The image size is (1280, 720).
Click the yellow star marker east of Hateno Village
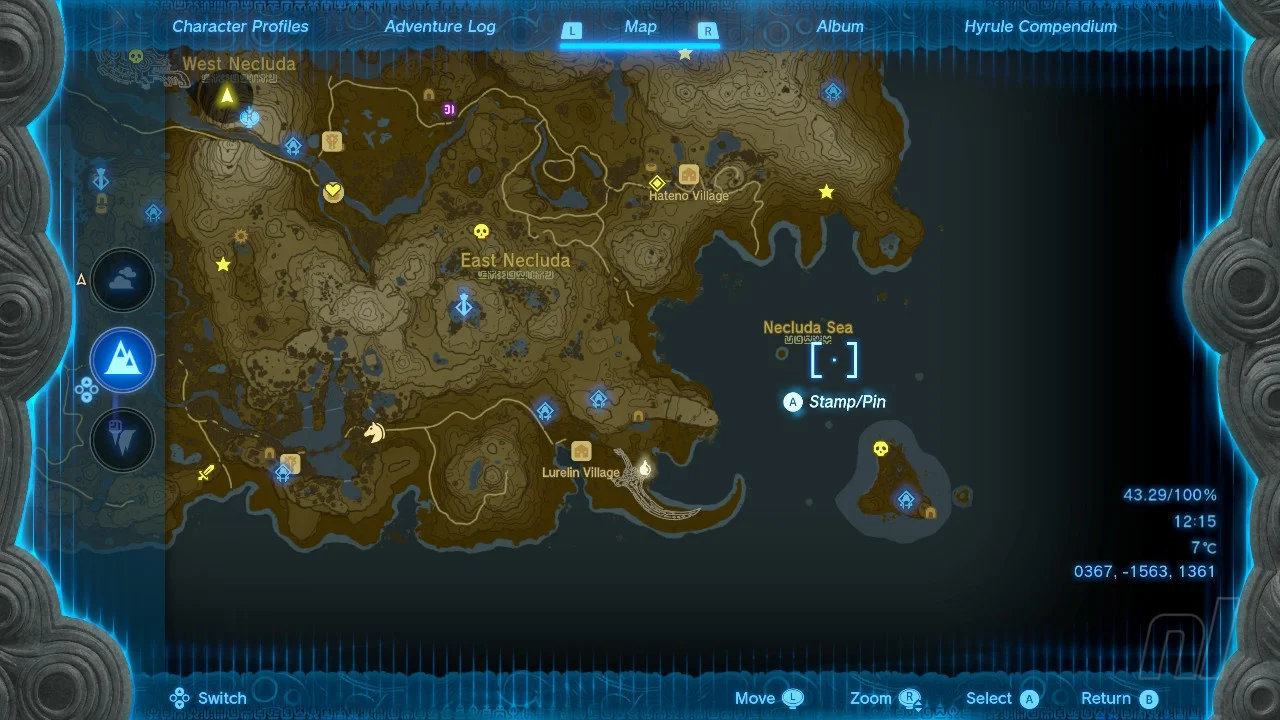(826, 193)
